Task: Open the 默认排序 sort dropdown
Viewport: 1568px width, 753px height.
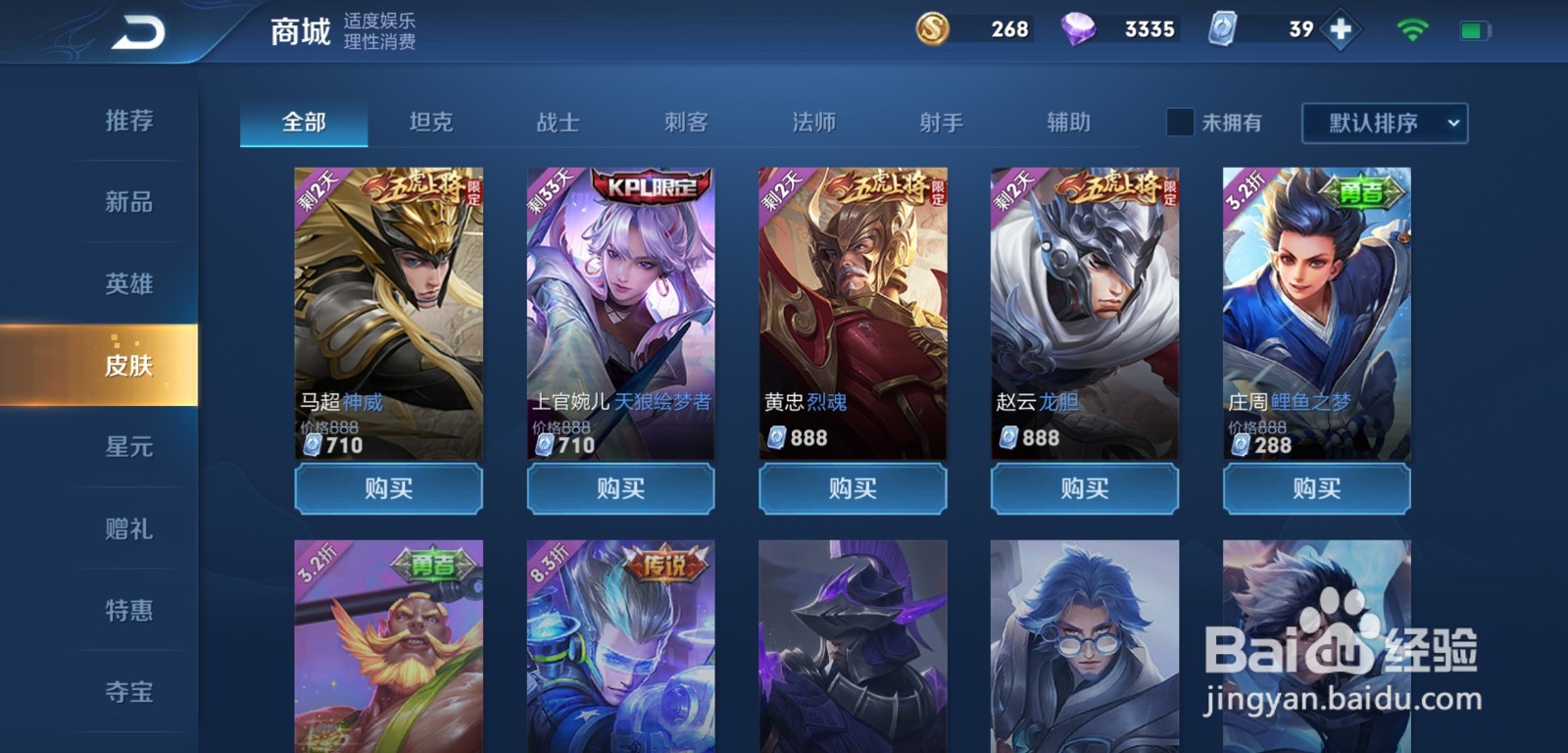Action: coord(1382,122)
